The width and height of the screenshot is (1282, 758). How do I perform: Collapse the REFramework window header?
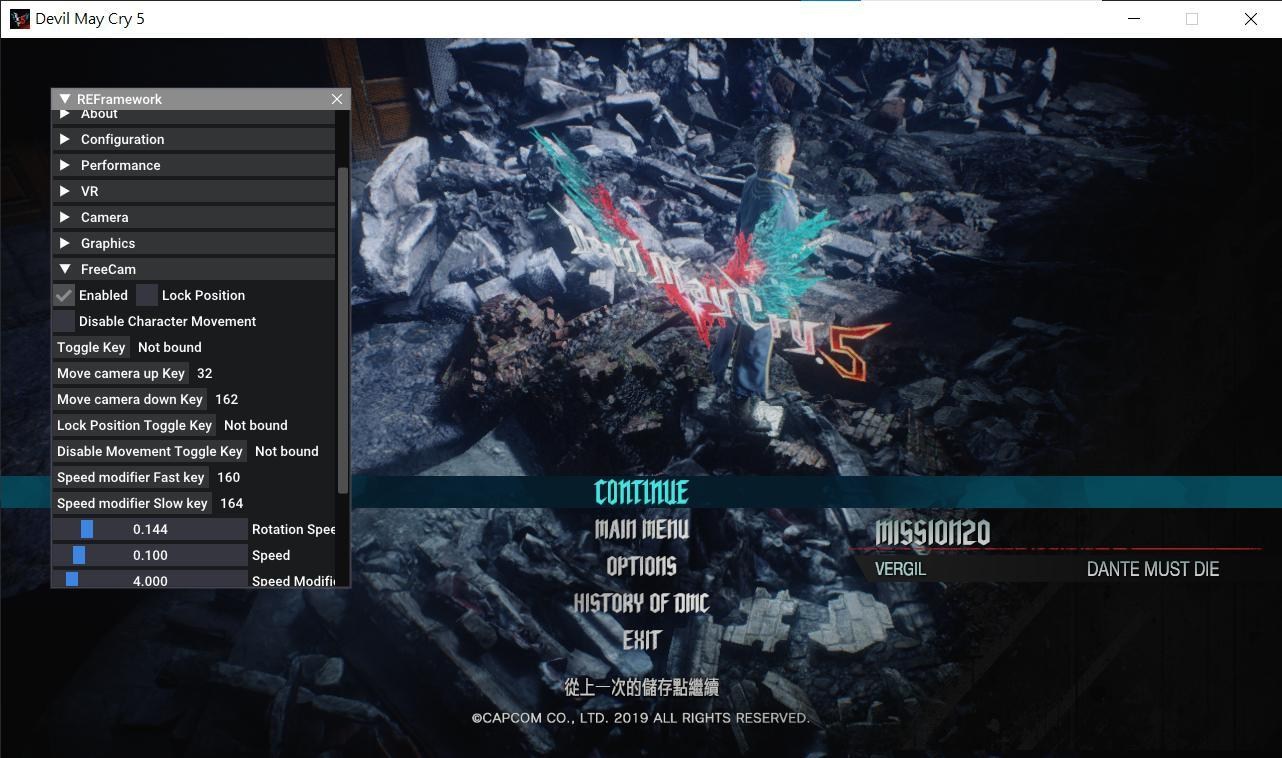pos(65,99)
